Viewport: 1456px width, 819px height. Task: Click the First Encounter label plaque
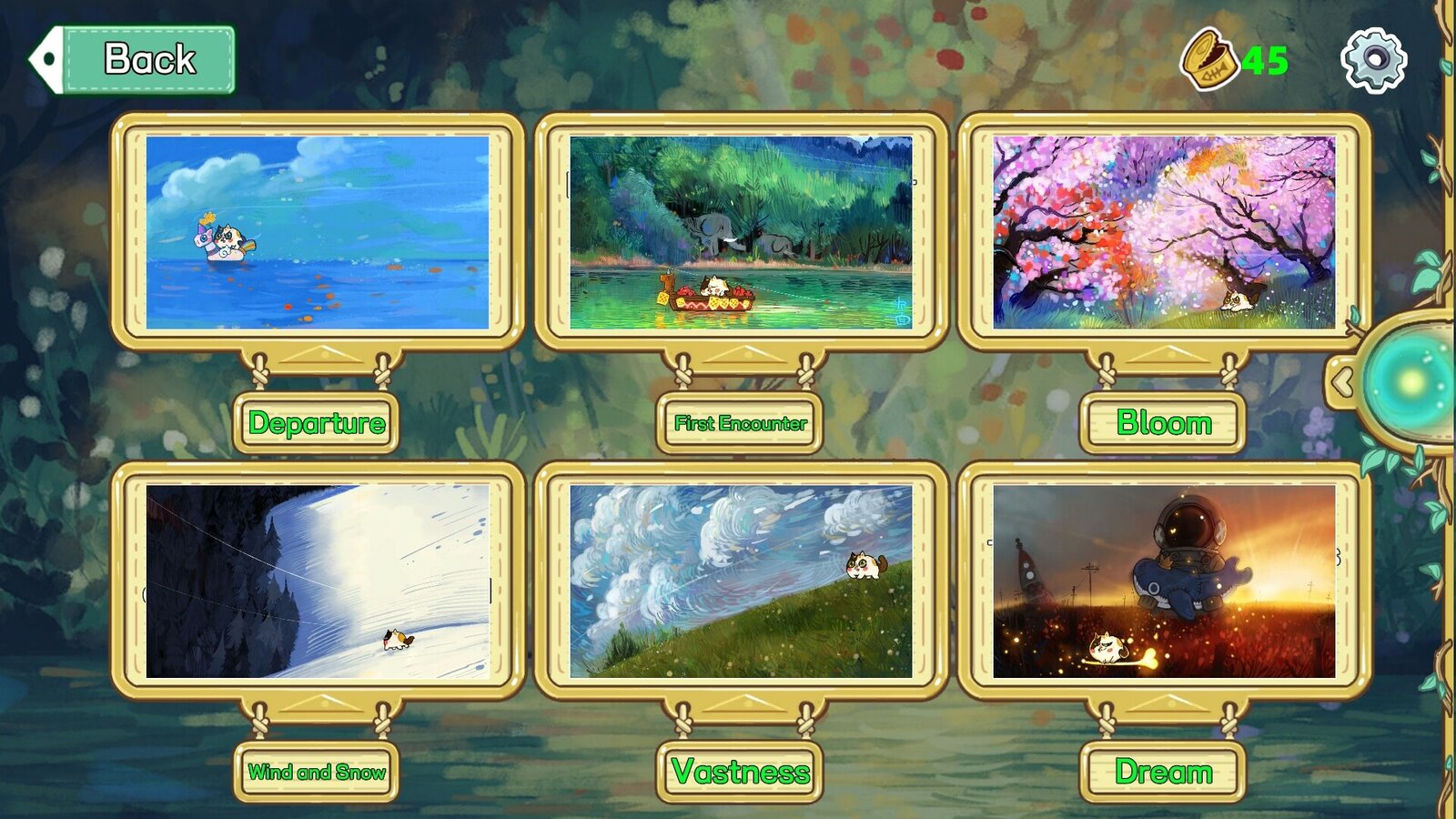pos(740,422)
